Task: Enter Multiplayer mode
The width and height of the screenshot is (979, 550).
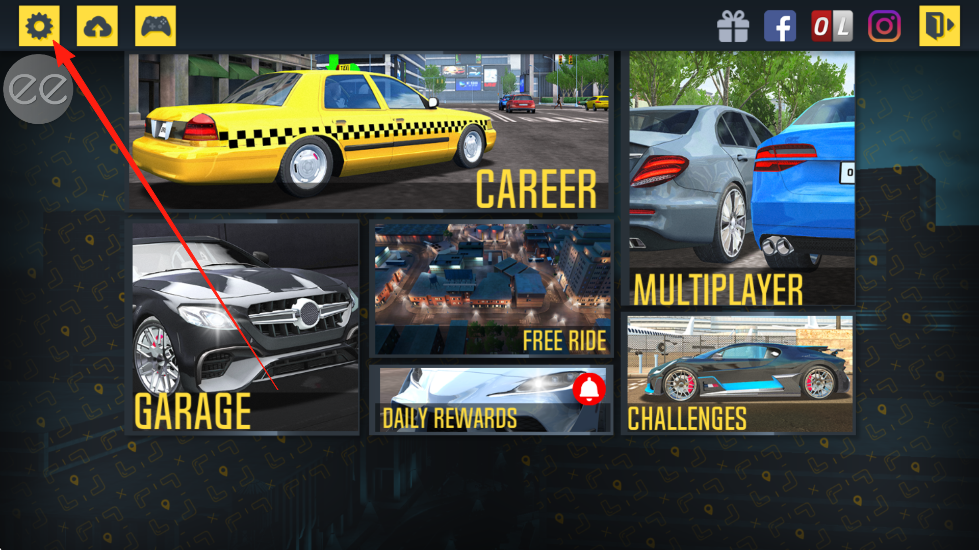Action: [x=739, y=180]
